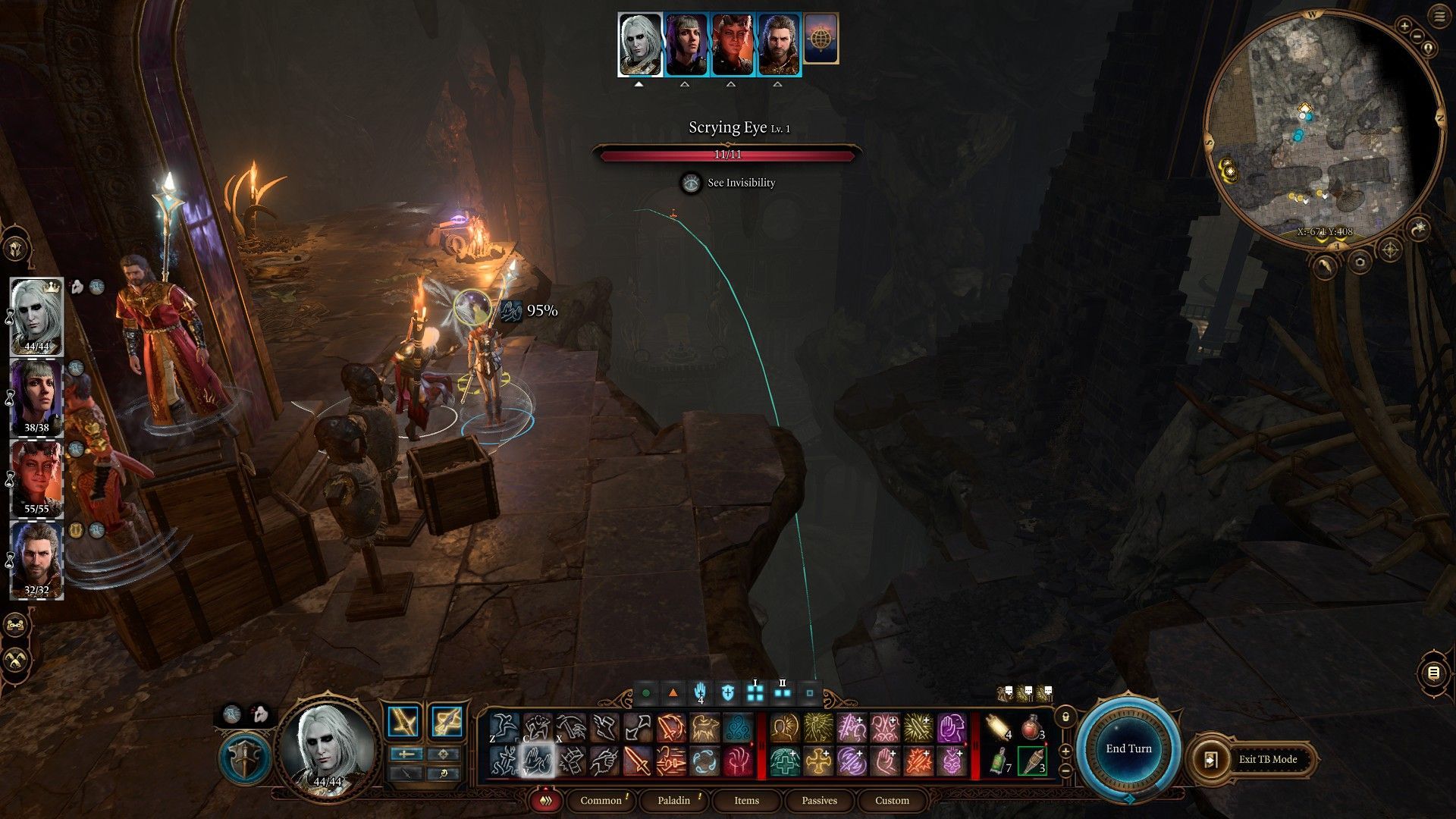Zoom out on the minimap
Image resolution: width=1456 pixels, height=819 pixels.
[x=1414, y=37]
